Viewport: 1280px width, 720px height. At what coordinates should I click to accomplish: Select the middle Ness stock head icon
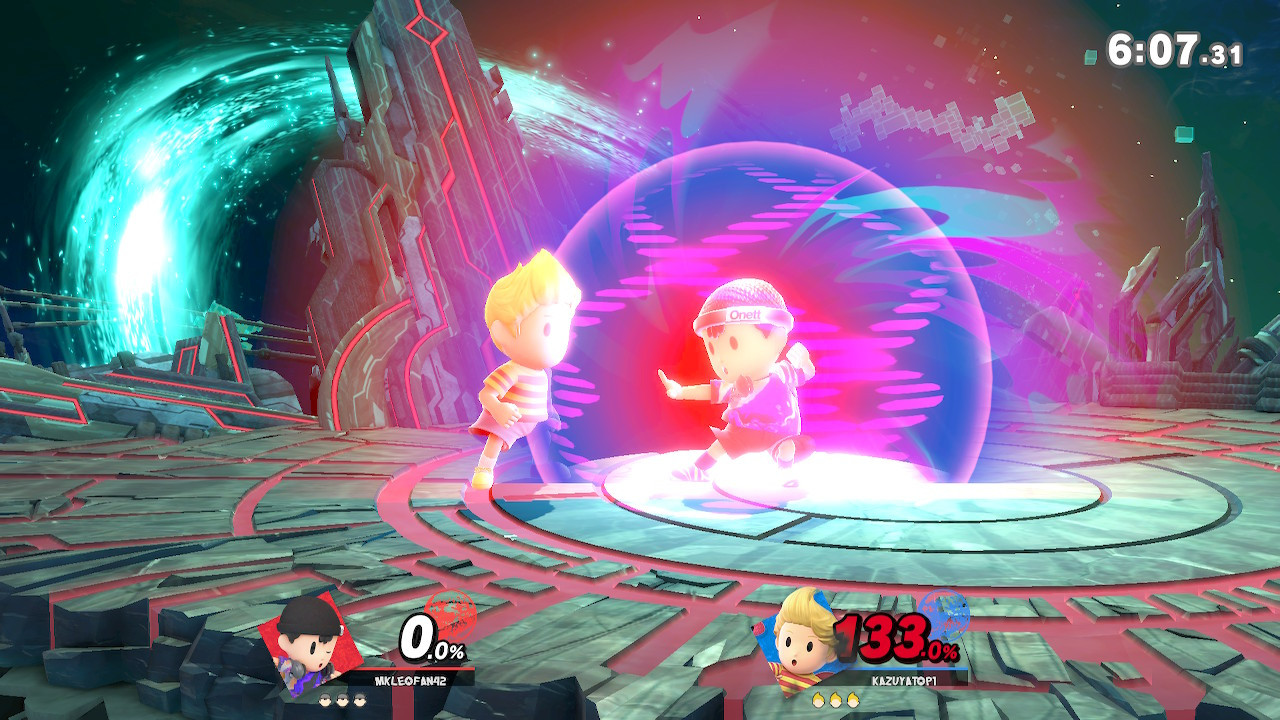click(x=342, y=700)
